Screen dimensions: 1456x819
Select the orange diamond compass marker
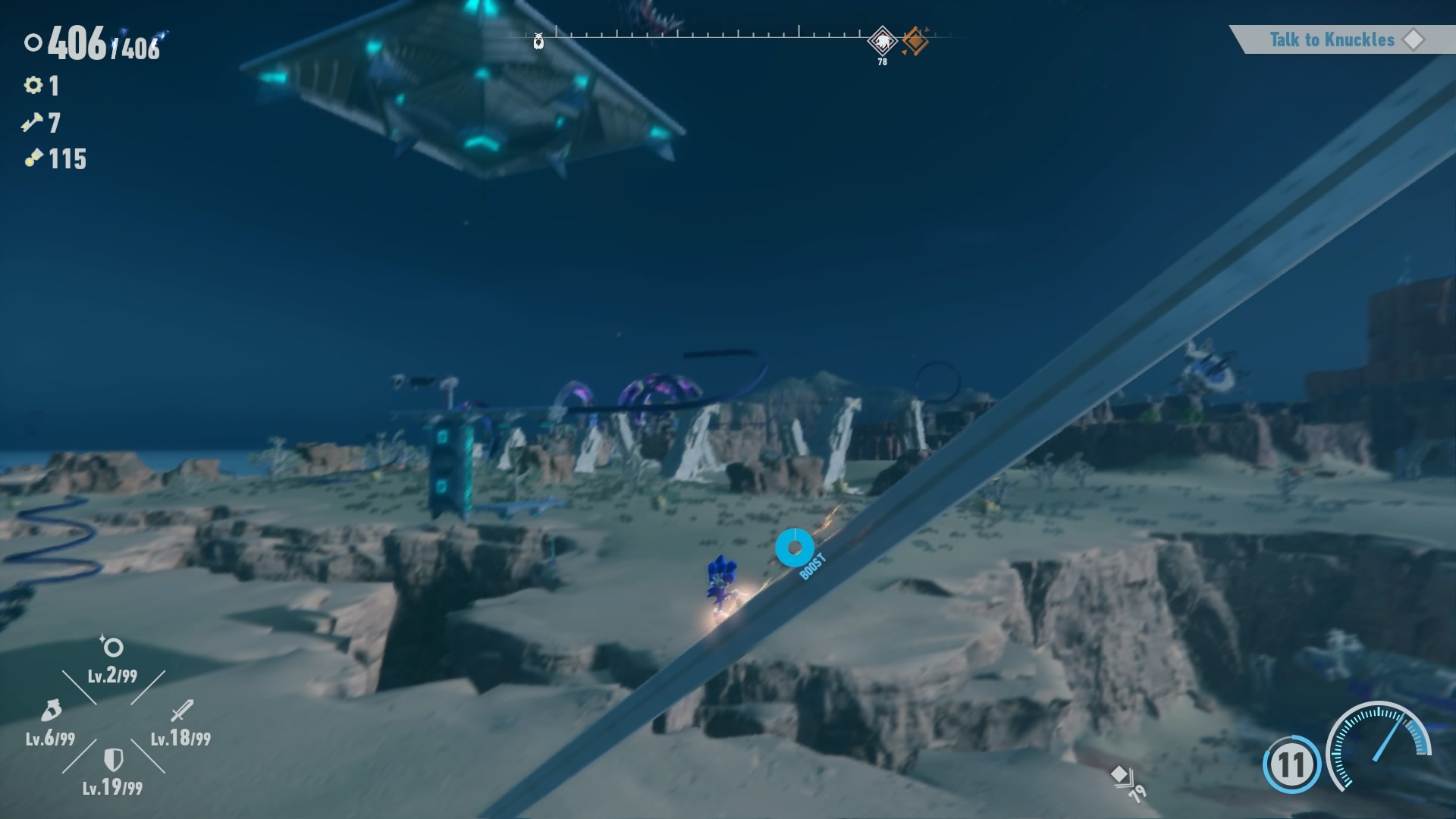click(915, 41)
